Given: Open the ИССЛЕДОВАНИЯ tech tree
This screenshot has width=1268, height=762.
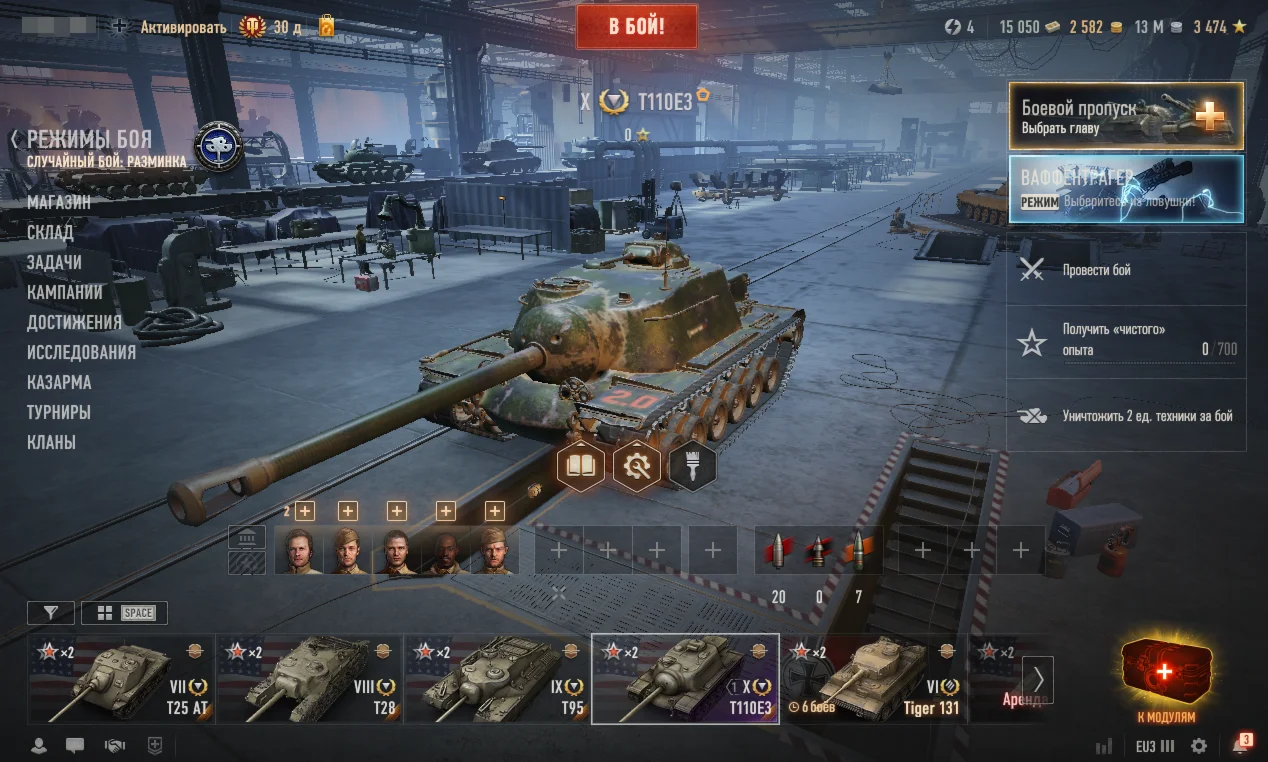Looking at the screenshot, I should (81, 352).
